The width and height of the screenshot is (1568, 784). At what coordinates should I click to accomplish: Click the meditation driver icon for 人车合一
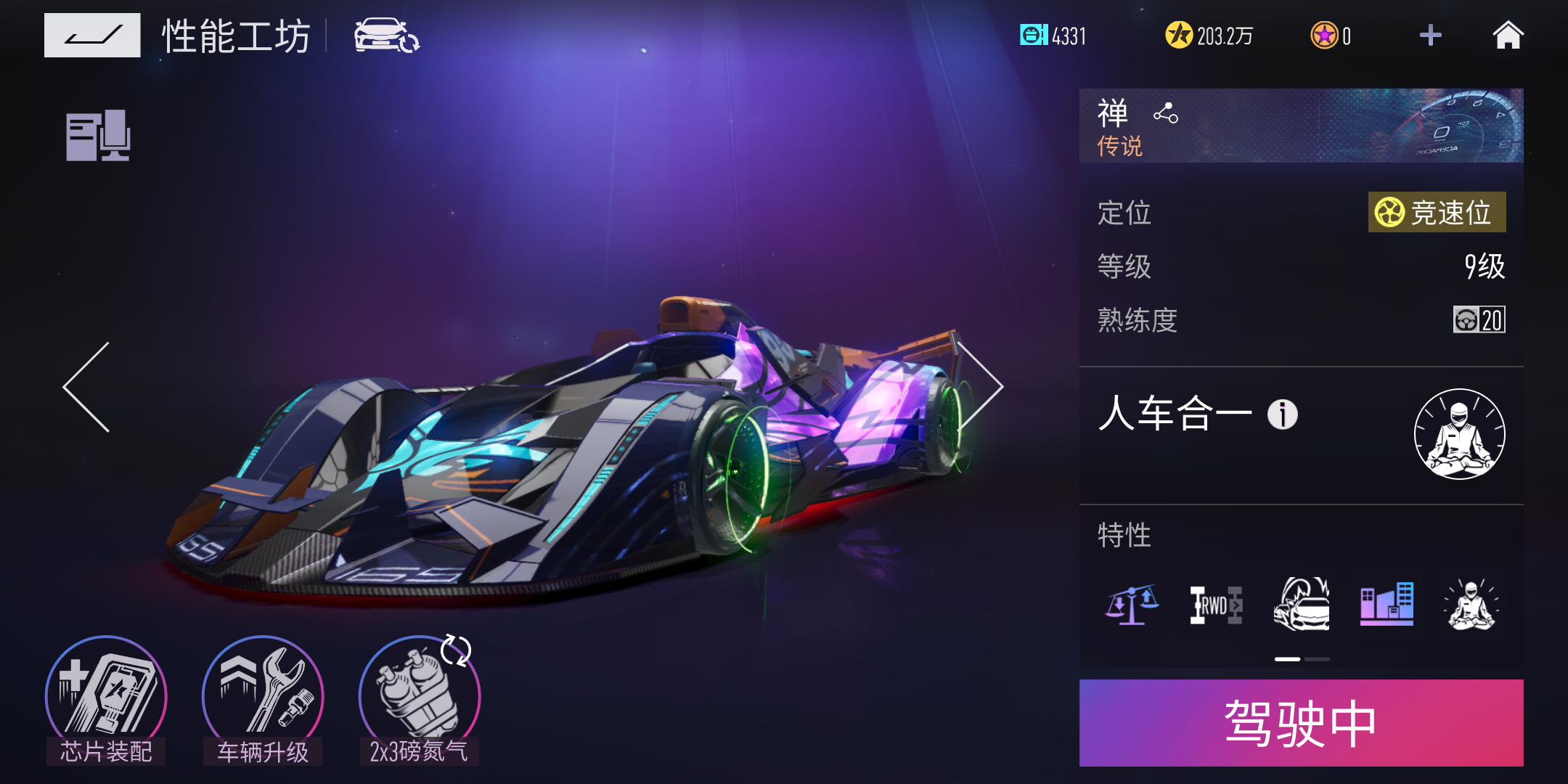(1461, 433)
